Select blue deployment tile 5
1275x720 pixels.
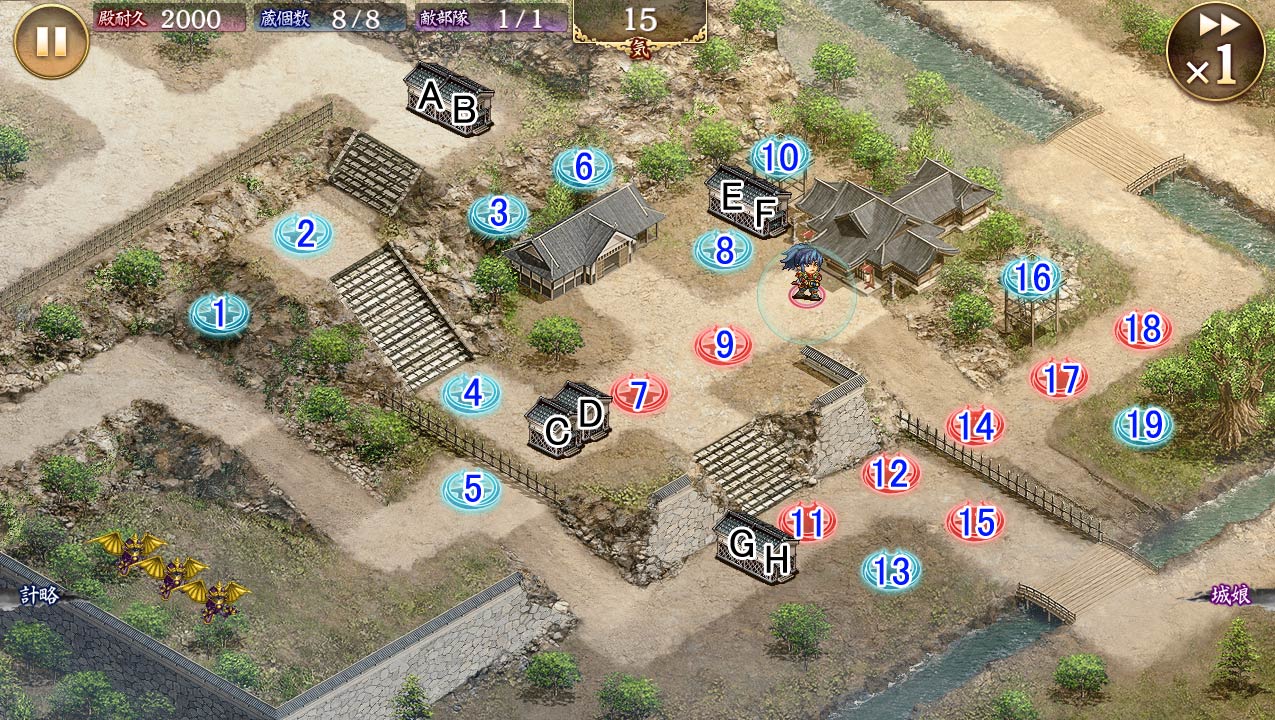point(471,489)
